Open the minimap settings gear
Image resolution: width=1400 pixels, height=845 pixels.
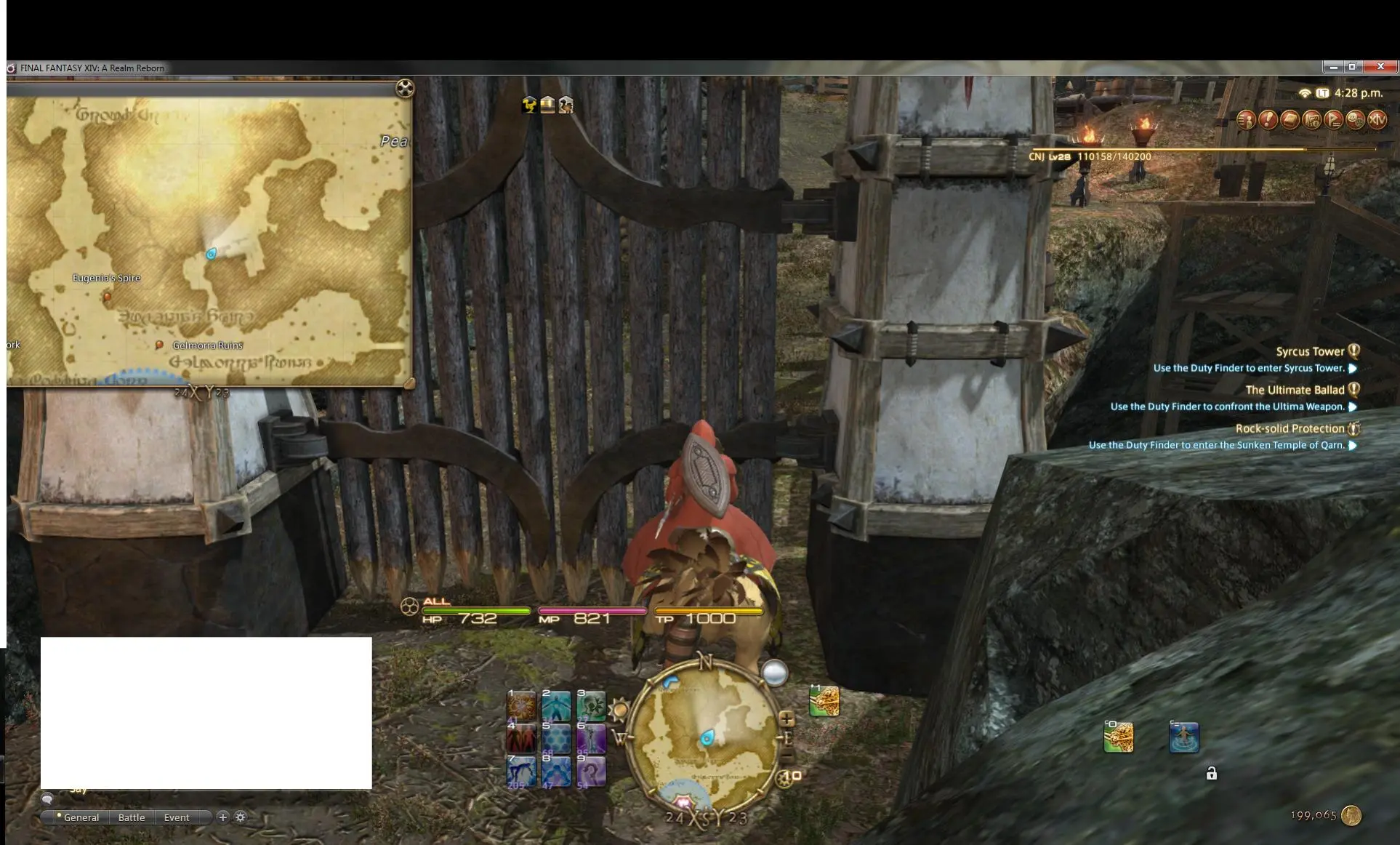point(782,779)
